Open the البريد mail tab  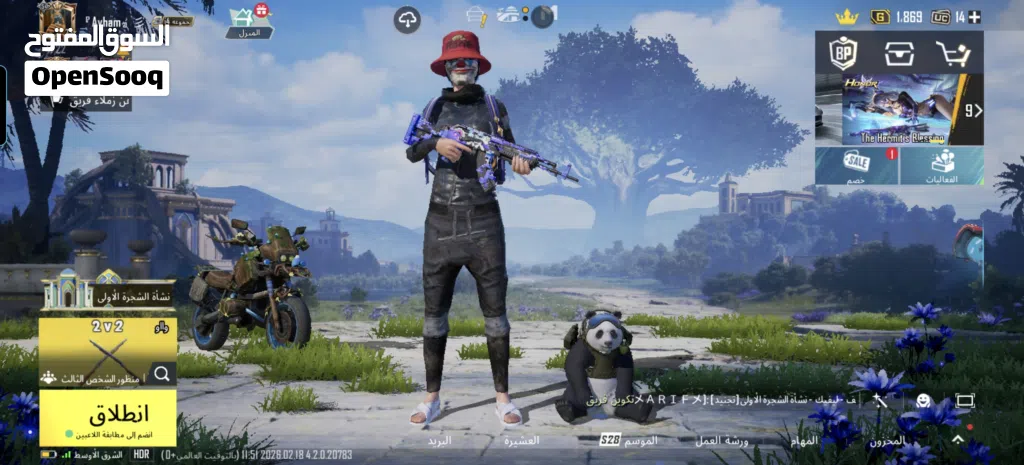(x=440, y=440)
